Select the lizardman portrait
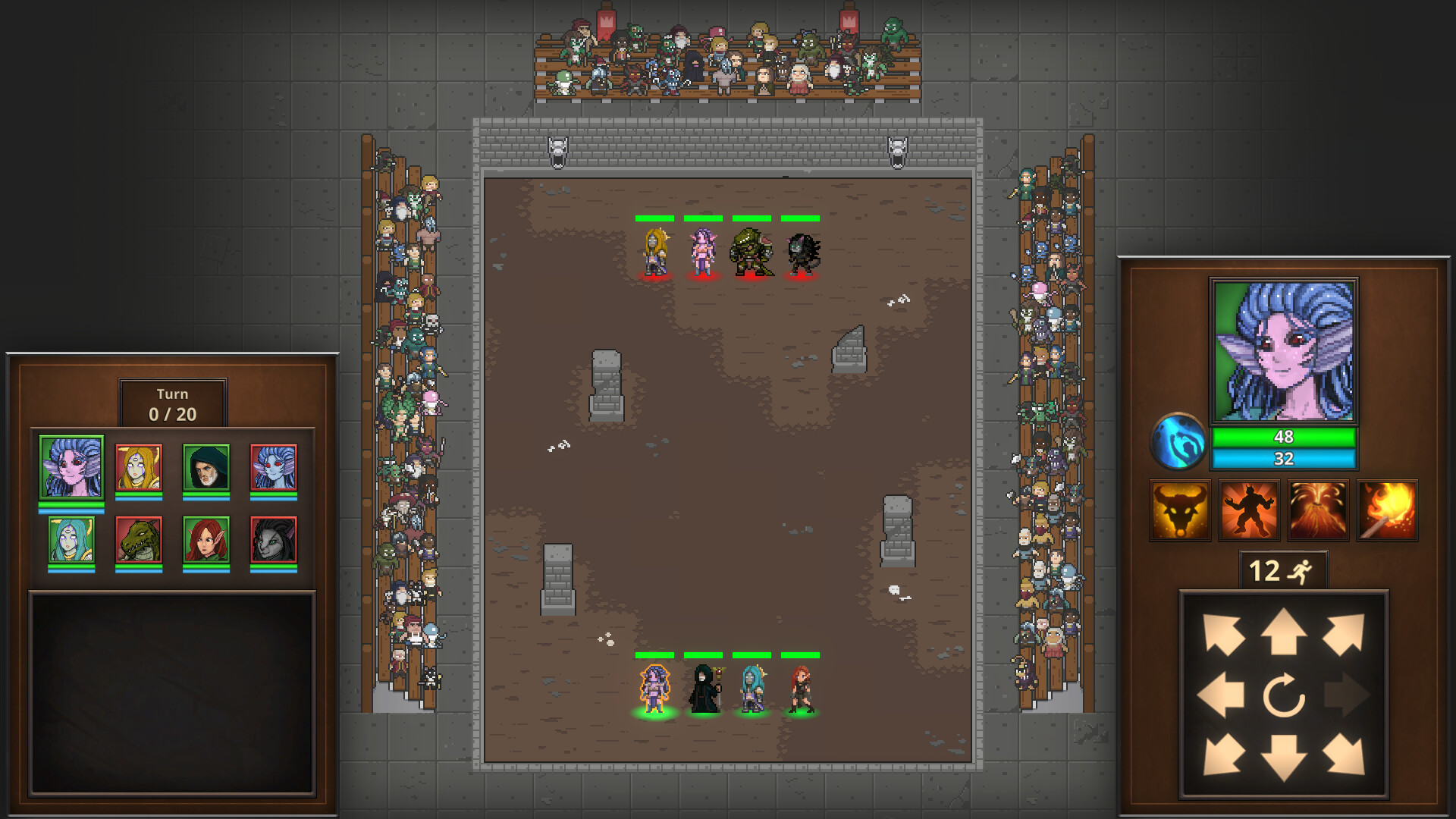The height and width of the screenshot is (819, 1456). click(x=138, y=540)
